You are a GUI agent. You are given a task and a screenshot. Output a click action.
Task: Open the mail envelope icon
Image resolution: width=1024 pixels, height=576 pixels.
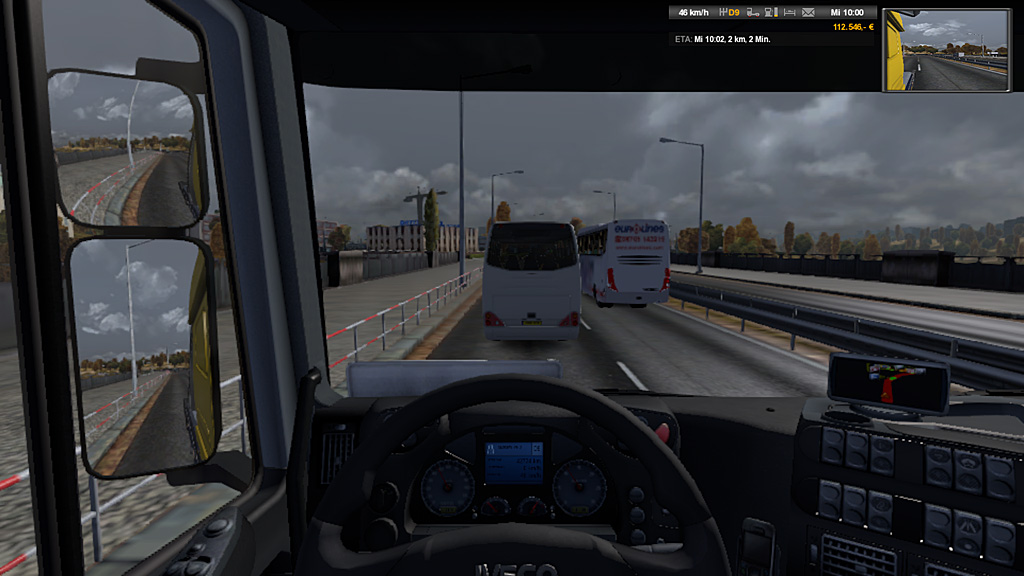(806, 13)
